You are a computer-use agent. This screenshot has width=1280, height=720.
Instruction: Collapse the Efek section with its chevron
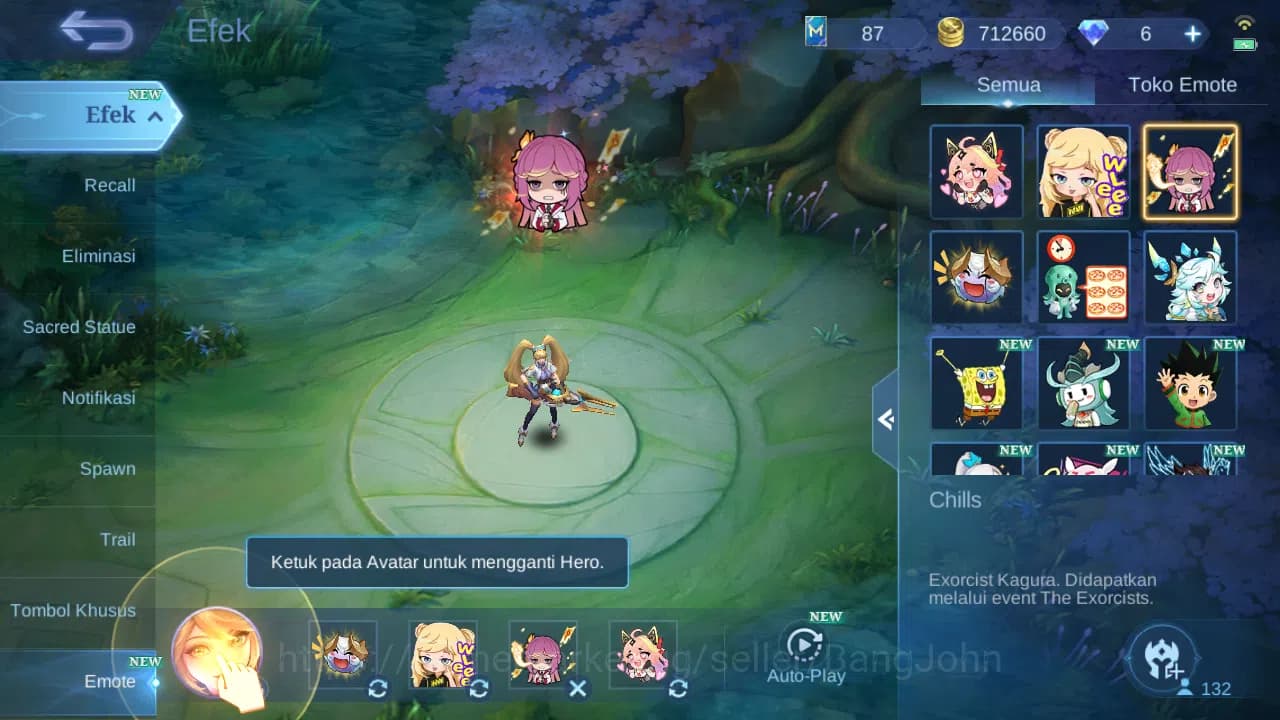[153, 116]
